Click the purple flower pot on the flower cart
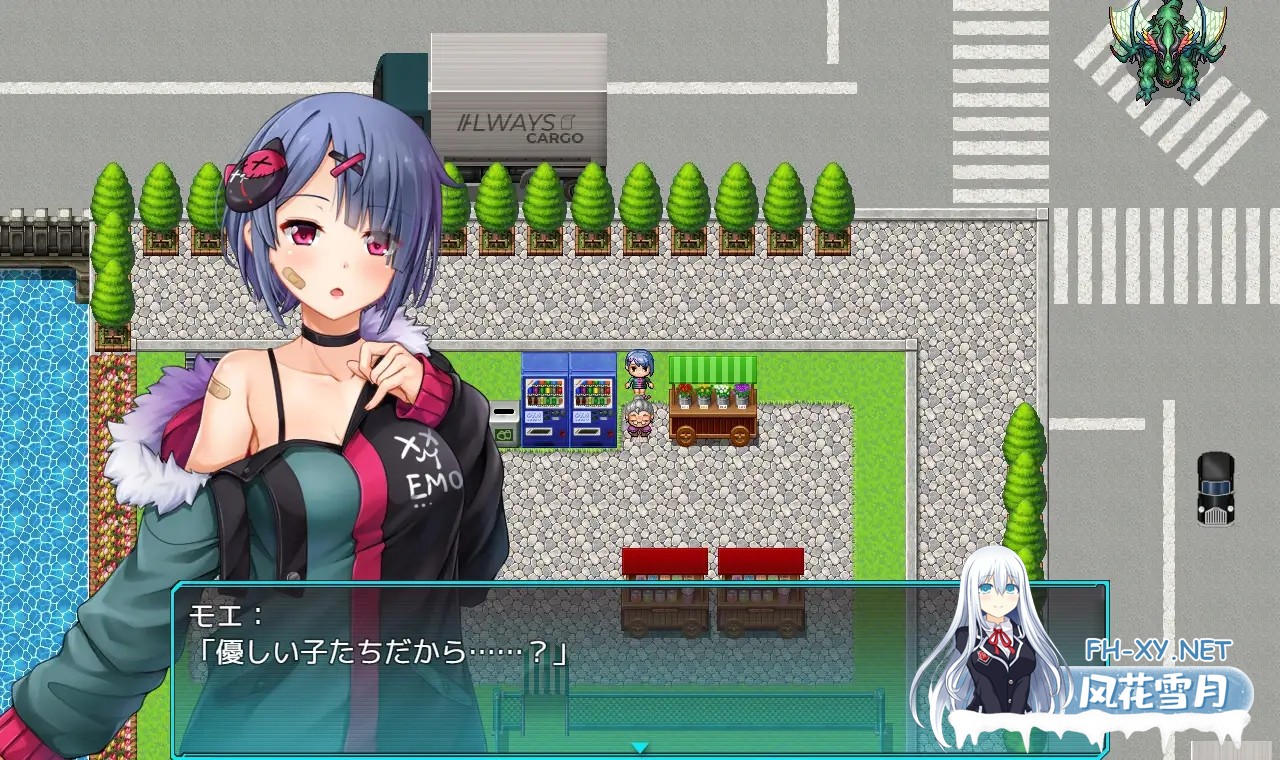The width and height of the screenshot is (1280, 760). pyautogui.click(x=742, y=394)
